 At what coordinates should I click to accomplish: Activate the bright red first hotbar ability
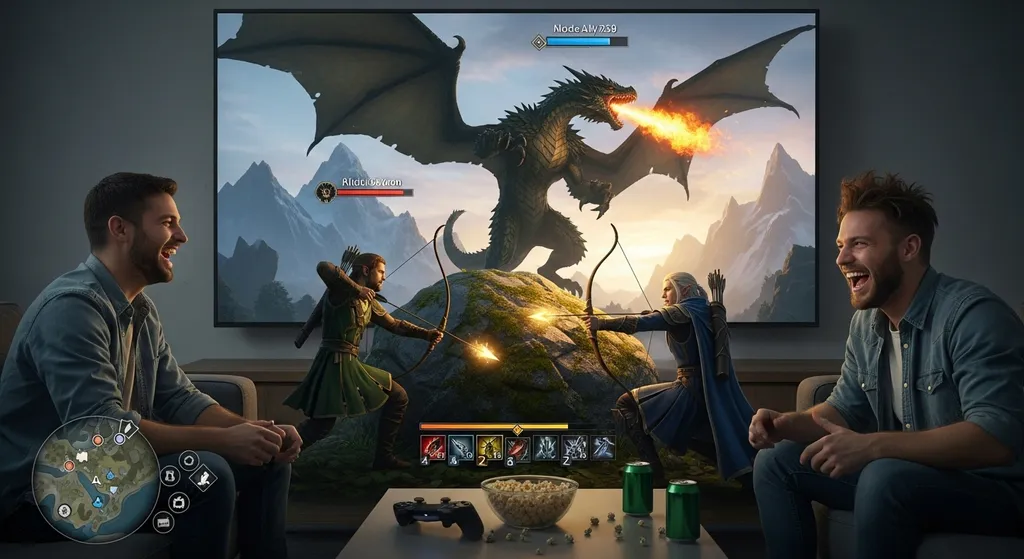click(433, 447)
